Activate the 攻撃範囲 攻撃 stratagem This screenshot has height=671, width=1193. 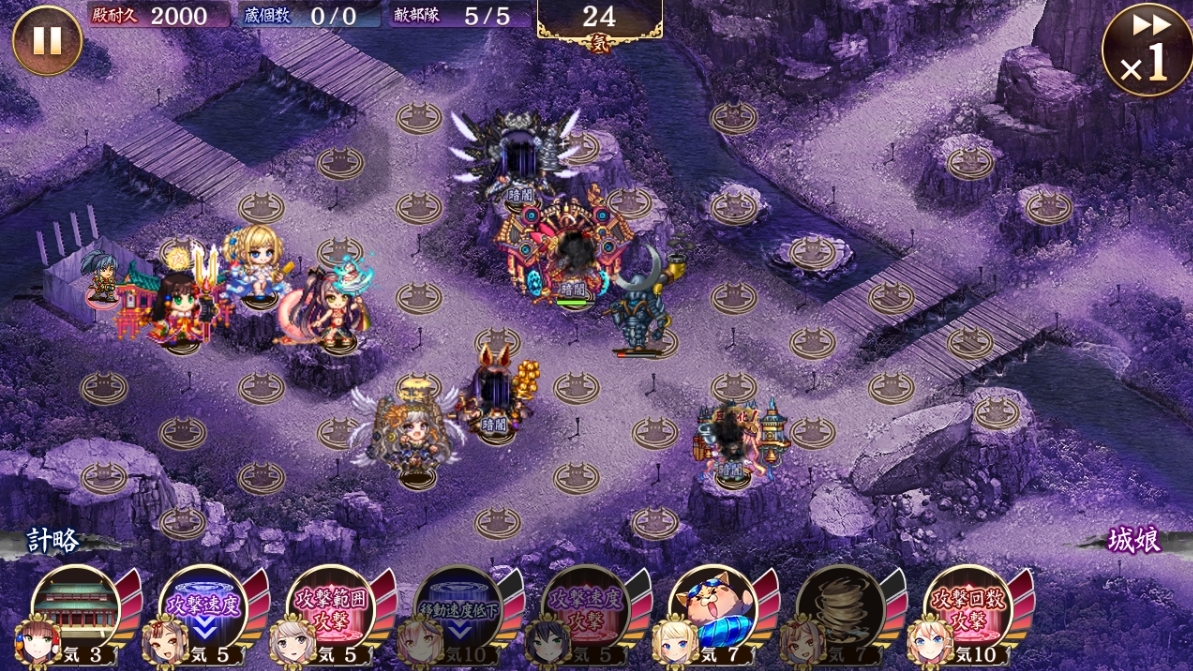pos(330,608)
